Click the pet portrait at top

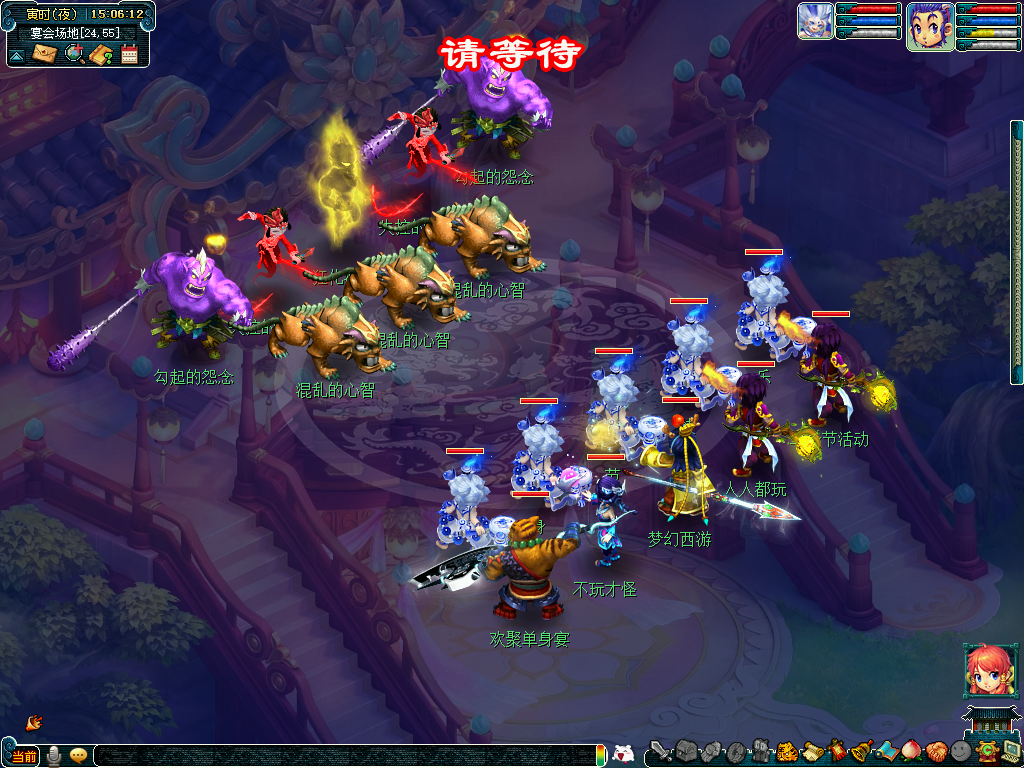[815, 21]
